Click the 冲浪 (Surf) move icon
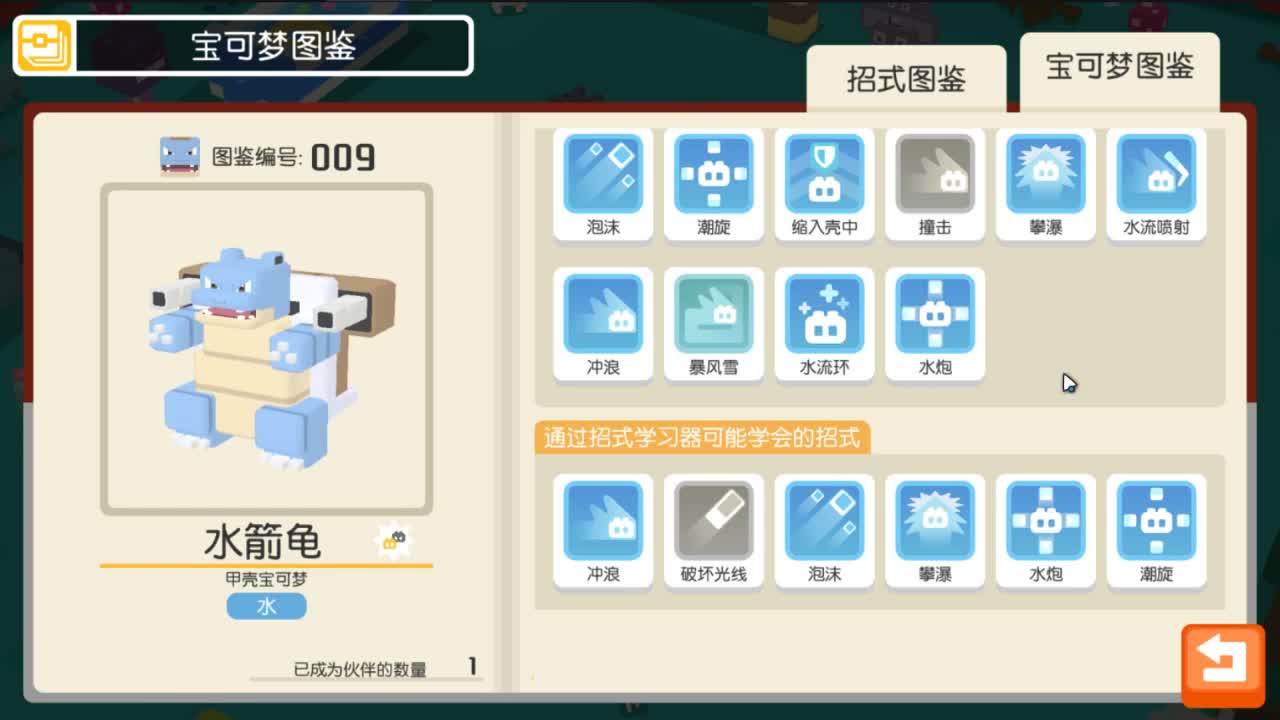The image size is (1280, 720). (x=603, y=312)
